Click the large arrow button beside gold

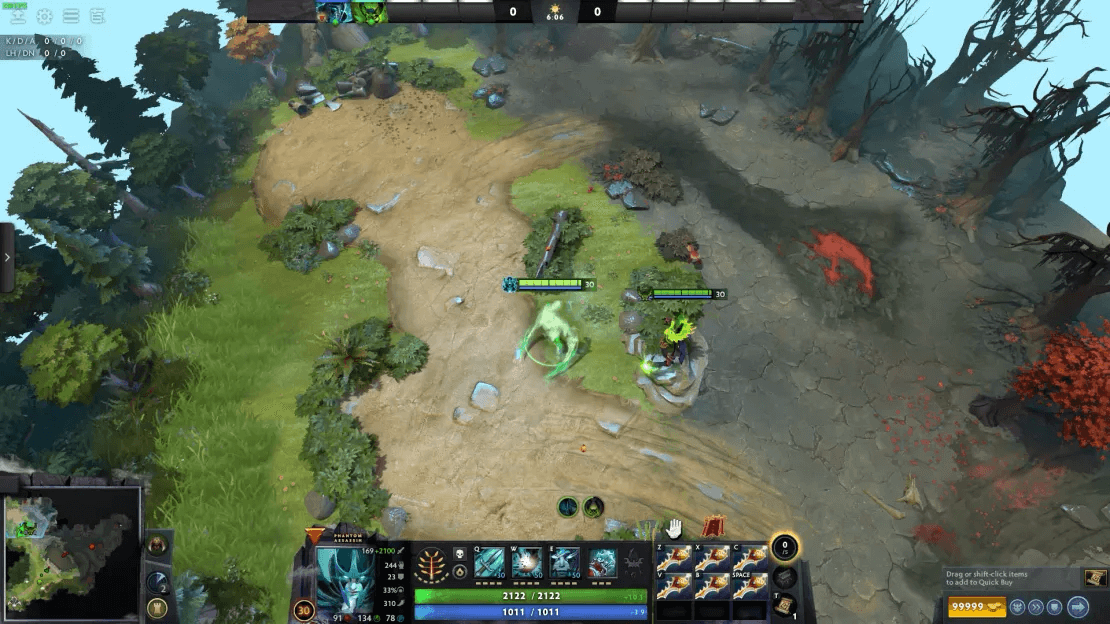coord(1078,606)
